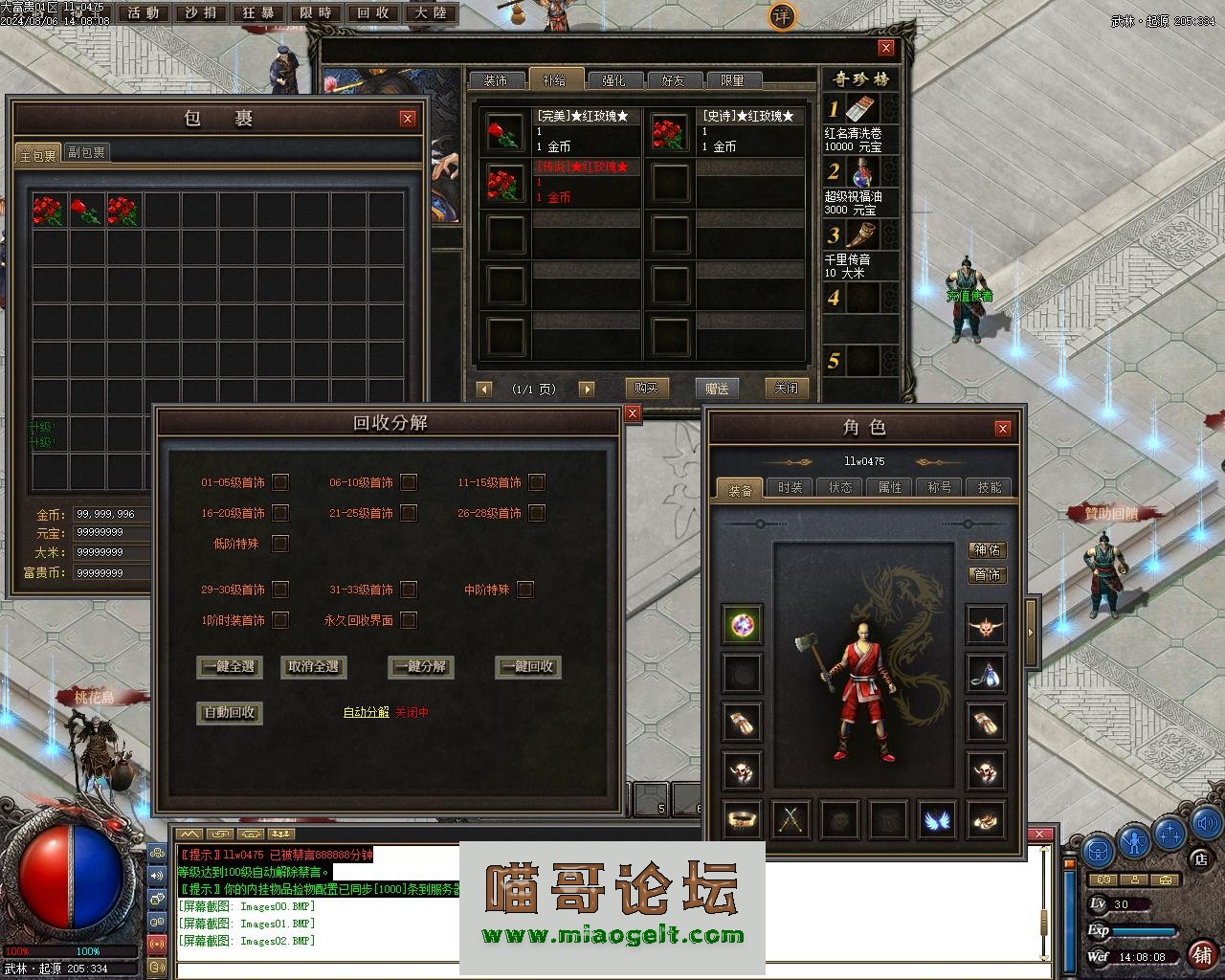Switch to the 装饰 shop tab
Screen dimensions: 1225x980
(496, 80)
